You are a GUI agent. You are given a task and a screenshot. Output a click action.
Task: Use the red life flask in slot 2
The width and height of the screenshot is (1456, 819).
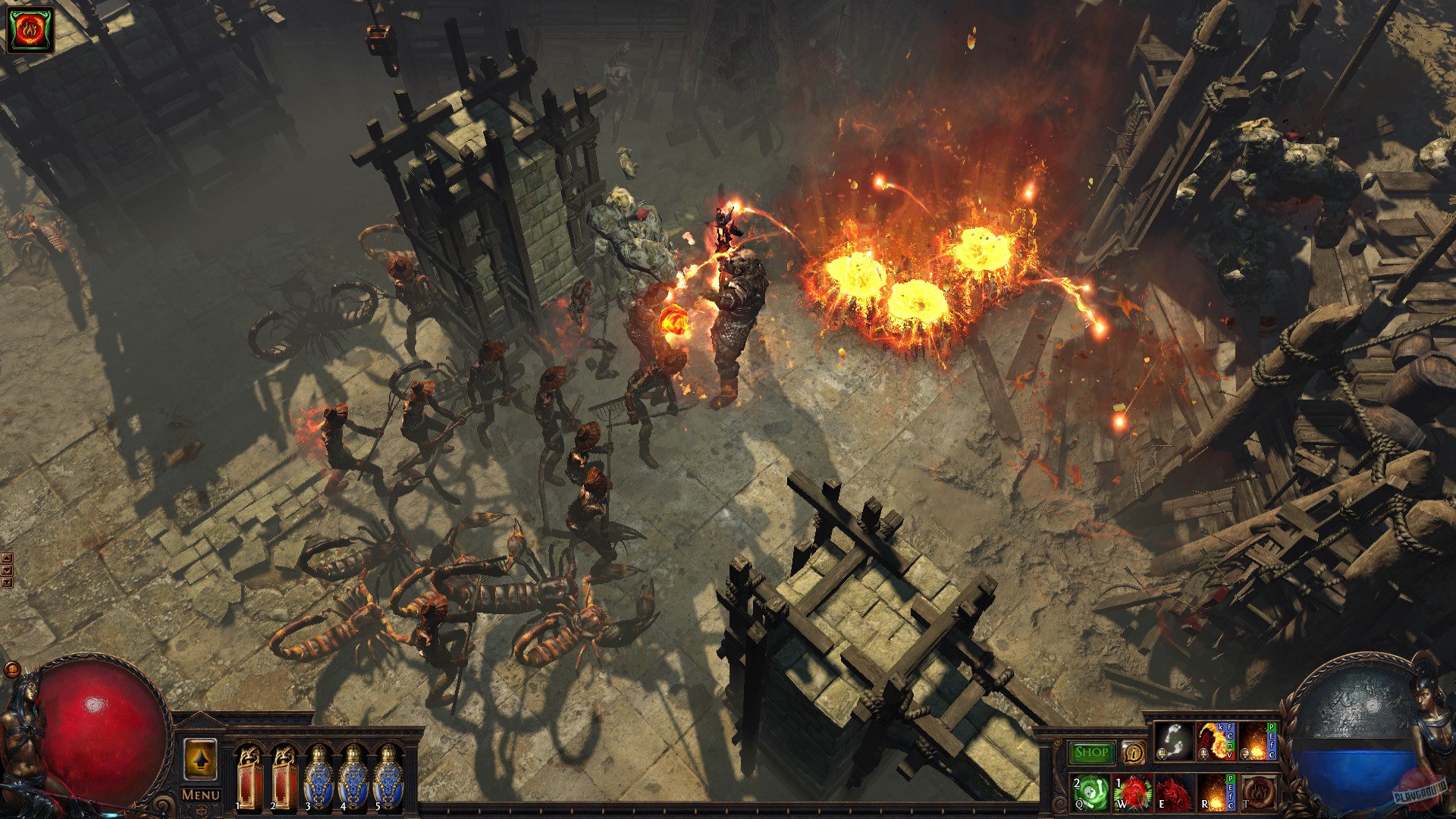pos(284,777)
